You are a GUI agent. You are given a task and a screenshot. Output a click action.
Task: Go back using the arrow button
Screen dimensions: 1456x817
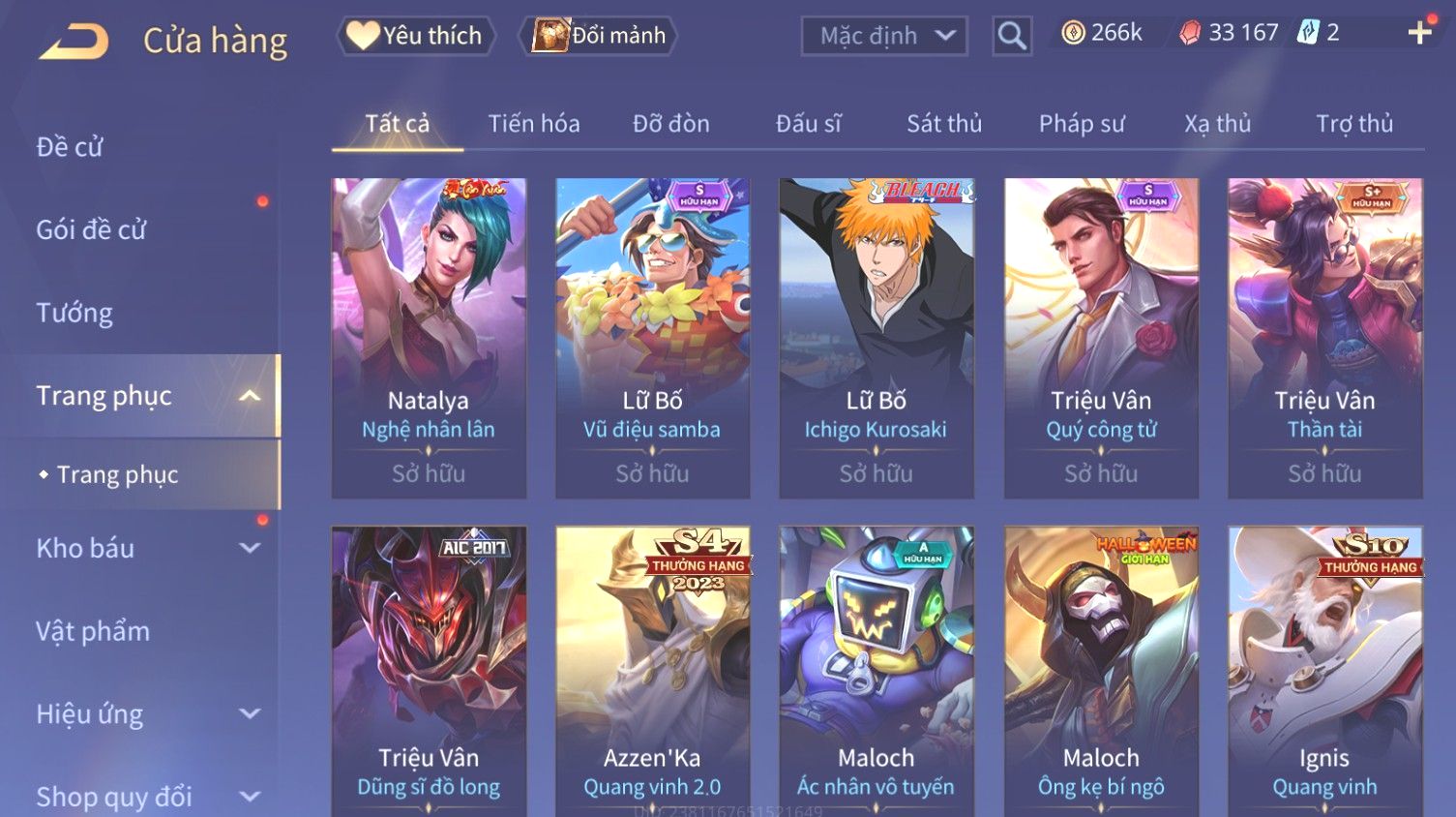(74, 42)
